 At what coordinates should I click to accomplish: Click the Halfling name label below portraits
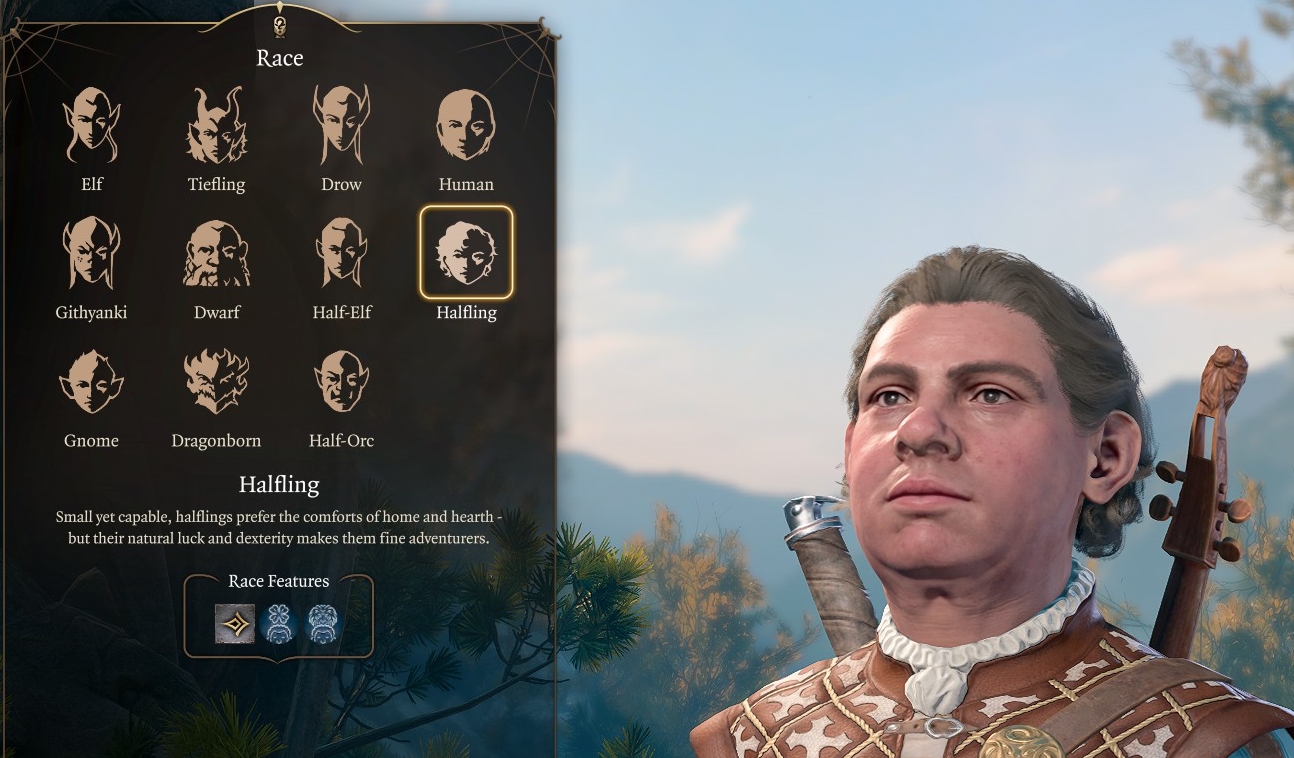(279, 484)
